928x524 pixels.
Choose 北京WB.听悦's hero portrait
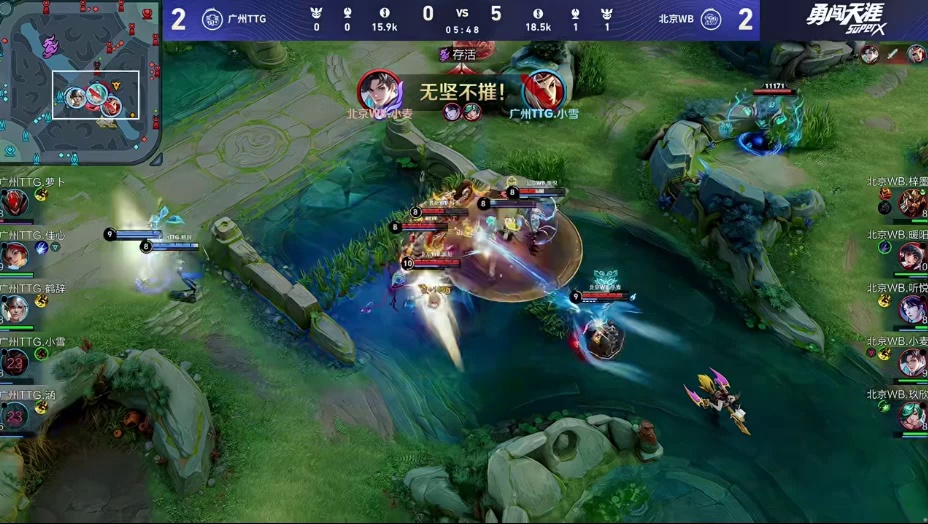[x=912, y=309]
